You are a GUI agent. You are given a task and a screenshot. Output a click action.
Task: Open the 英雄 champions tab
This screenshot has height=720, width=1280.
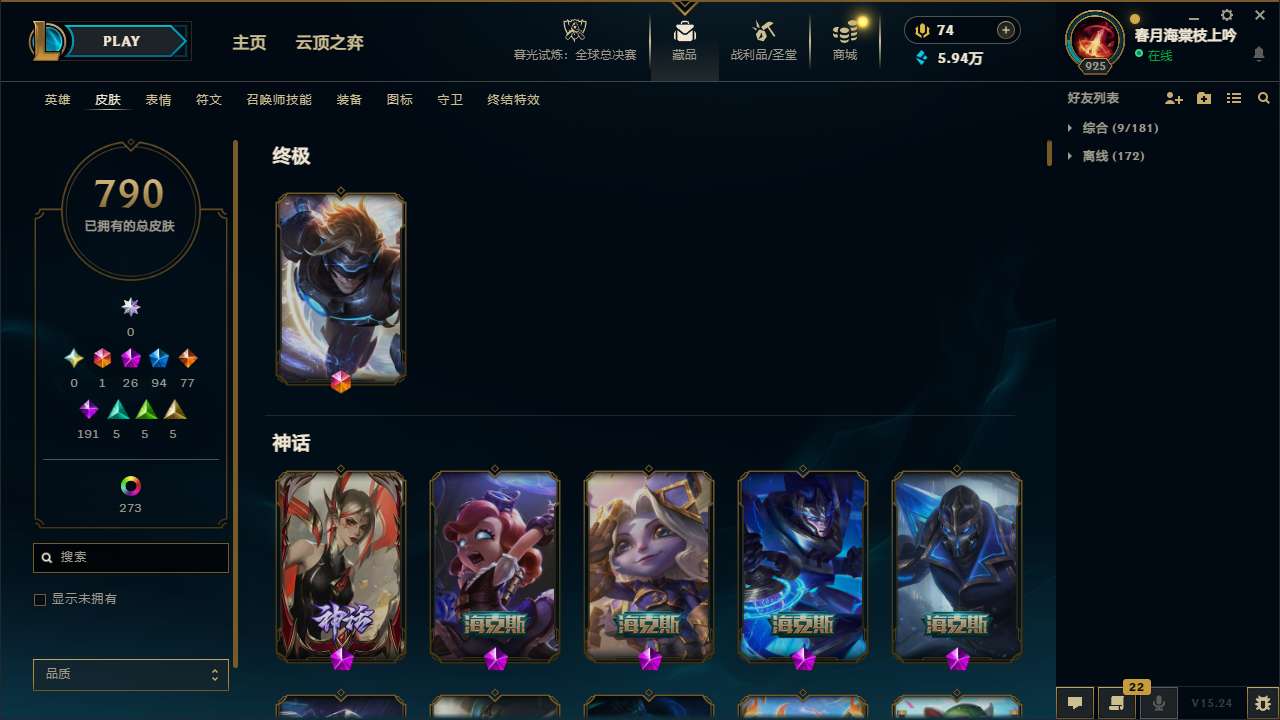[57, 100]
